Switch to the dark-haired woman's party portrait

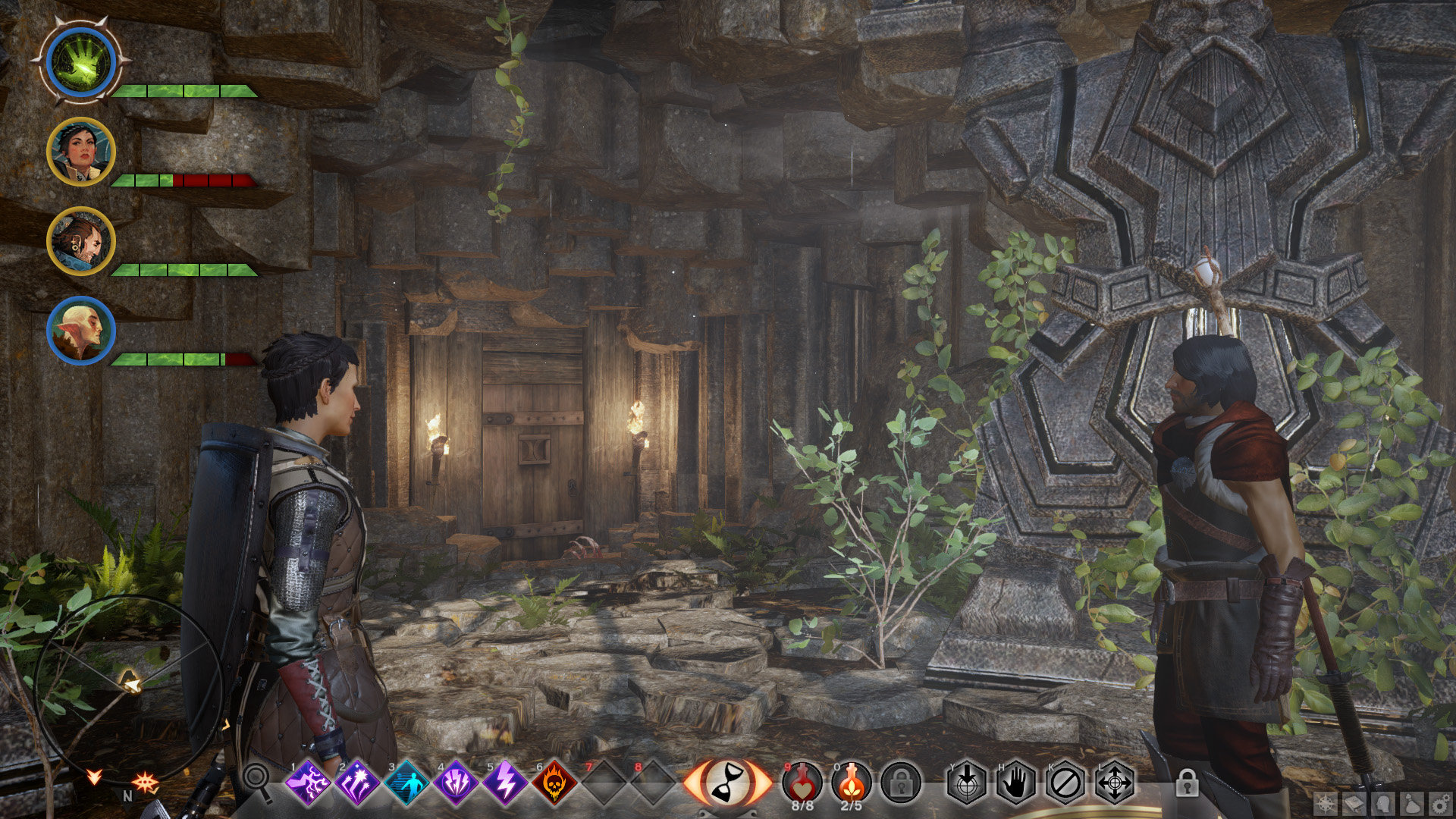click(80, 152)
